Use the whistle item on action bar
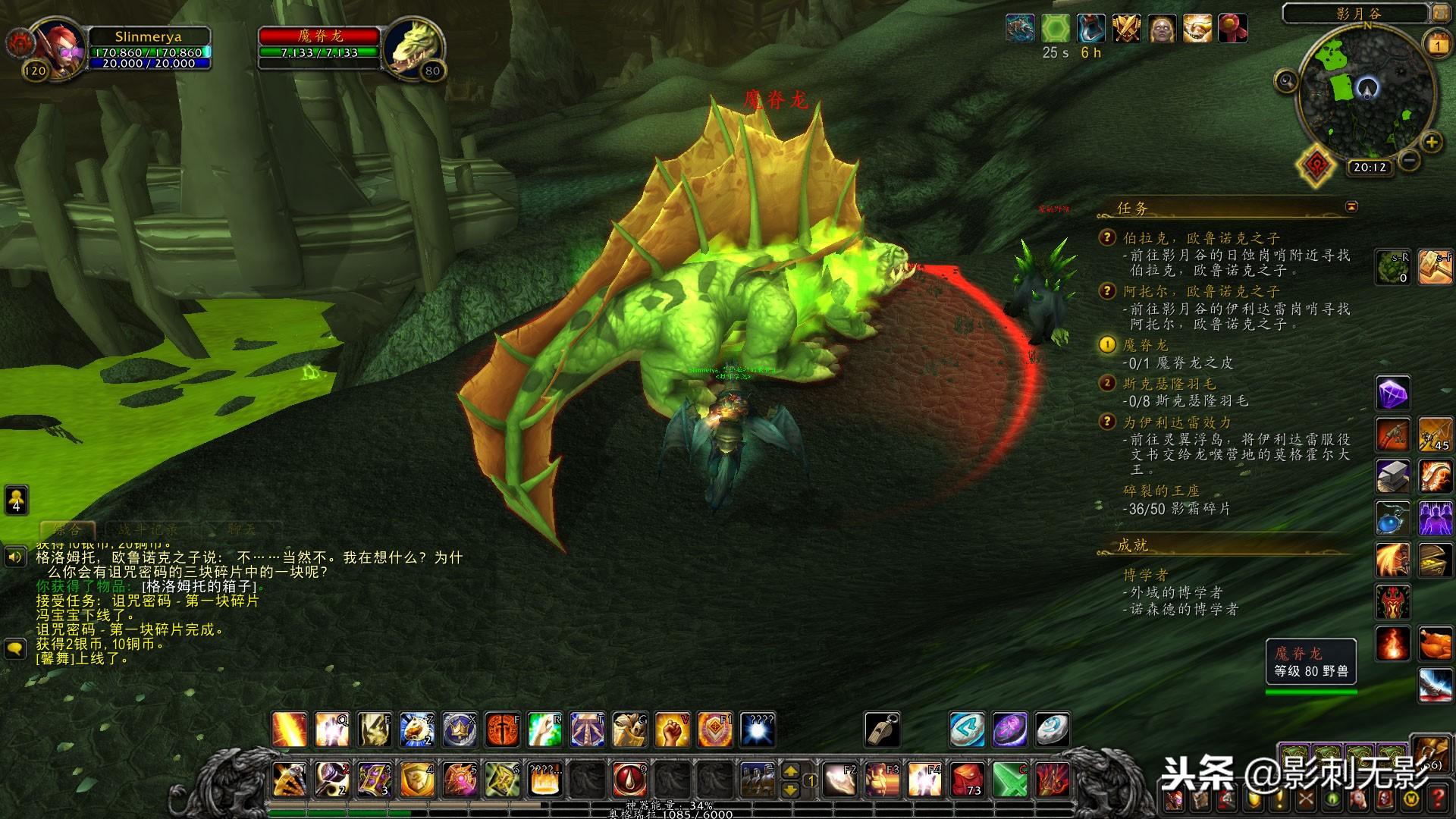 tap(882, 730)
